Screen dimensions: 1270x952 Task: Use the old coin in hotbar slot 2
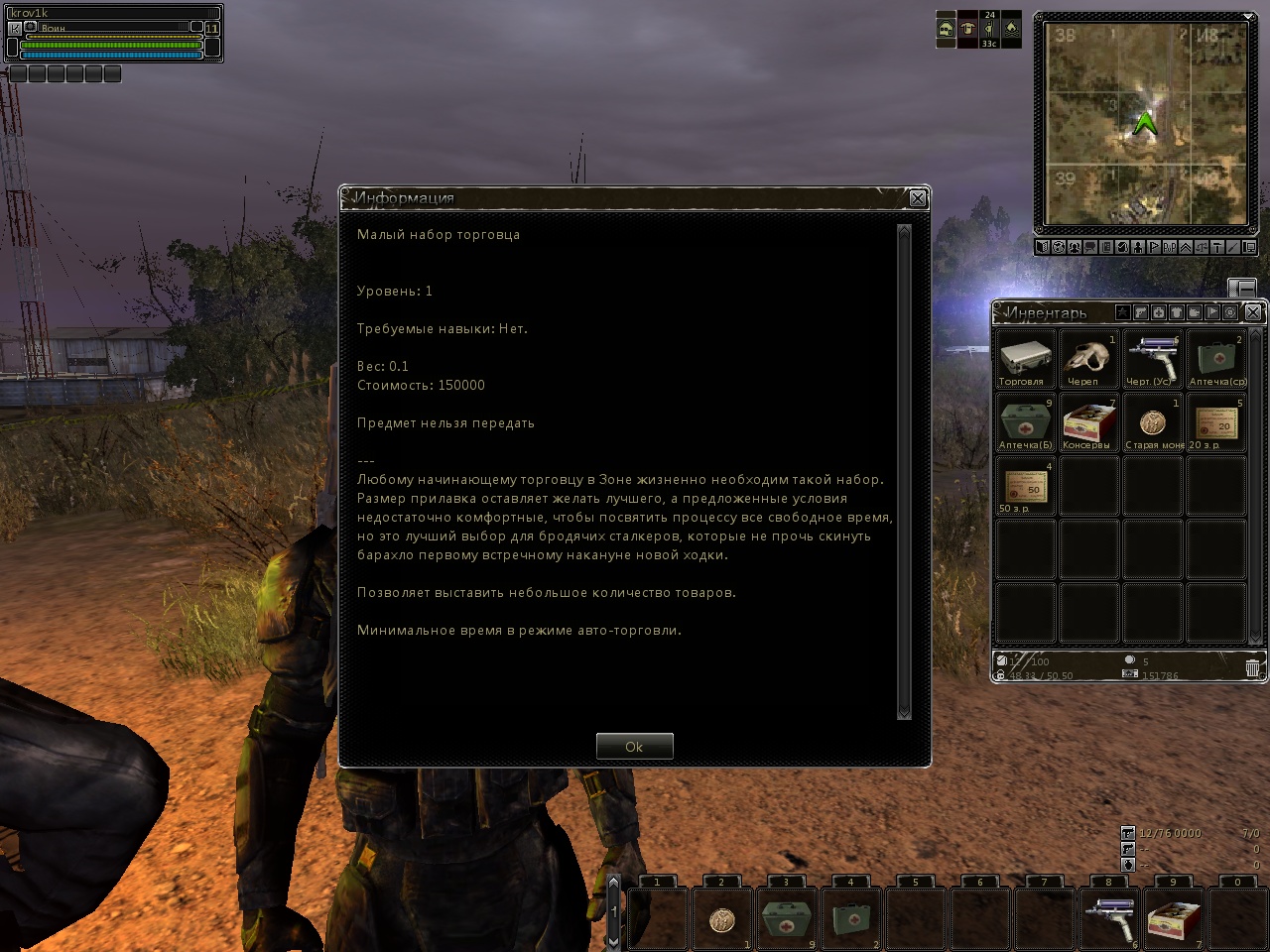click(x=721, y=918)
